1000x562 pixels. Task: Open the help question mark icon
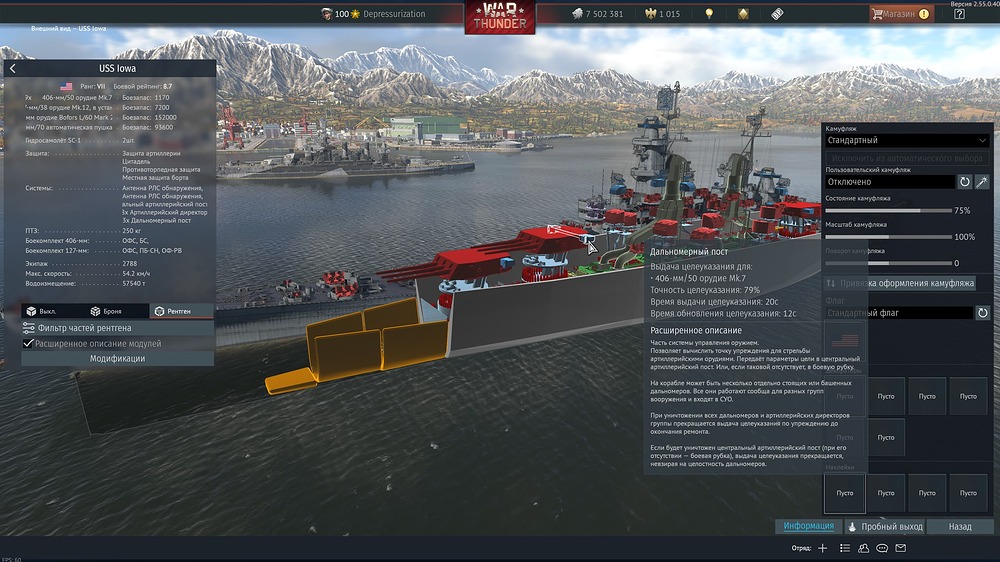coord(960,14)
